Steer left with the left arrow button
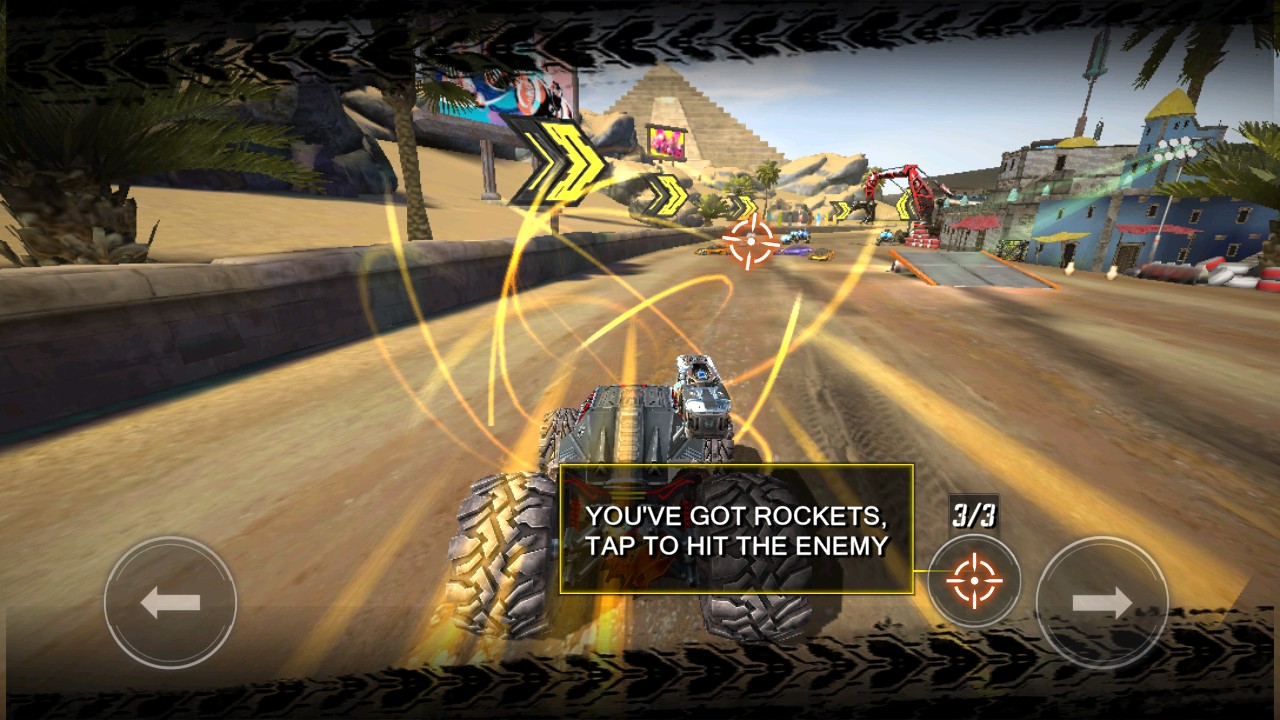Image resolution: width=1280 pixels, height=720 pixels. point(170,602)
